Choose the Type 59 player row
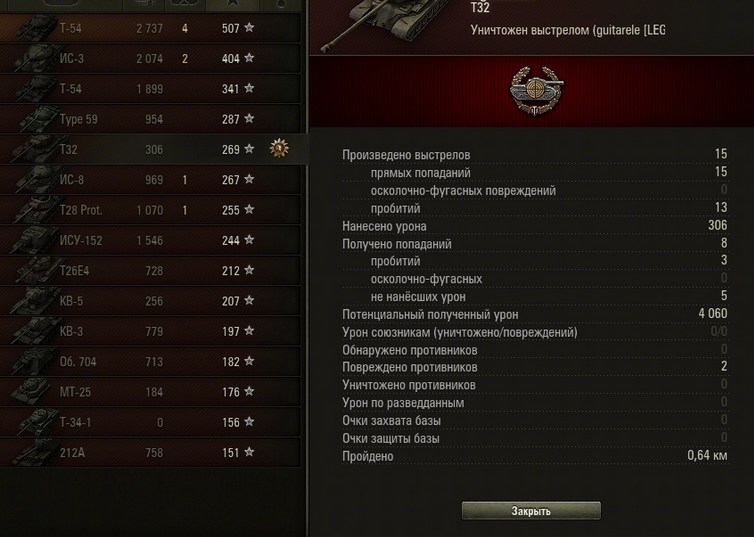The width and height of the screenshot is (754, 537). click(x=150, y=119)
